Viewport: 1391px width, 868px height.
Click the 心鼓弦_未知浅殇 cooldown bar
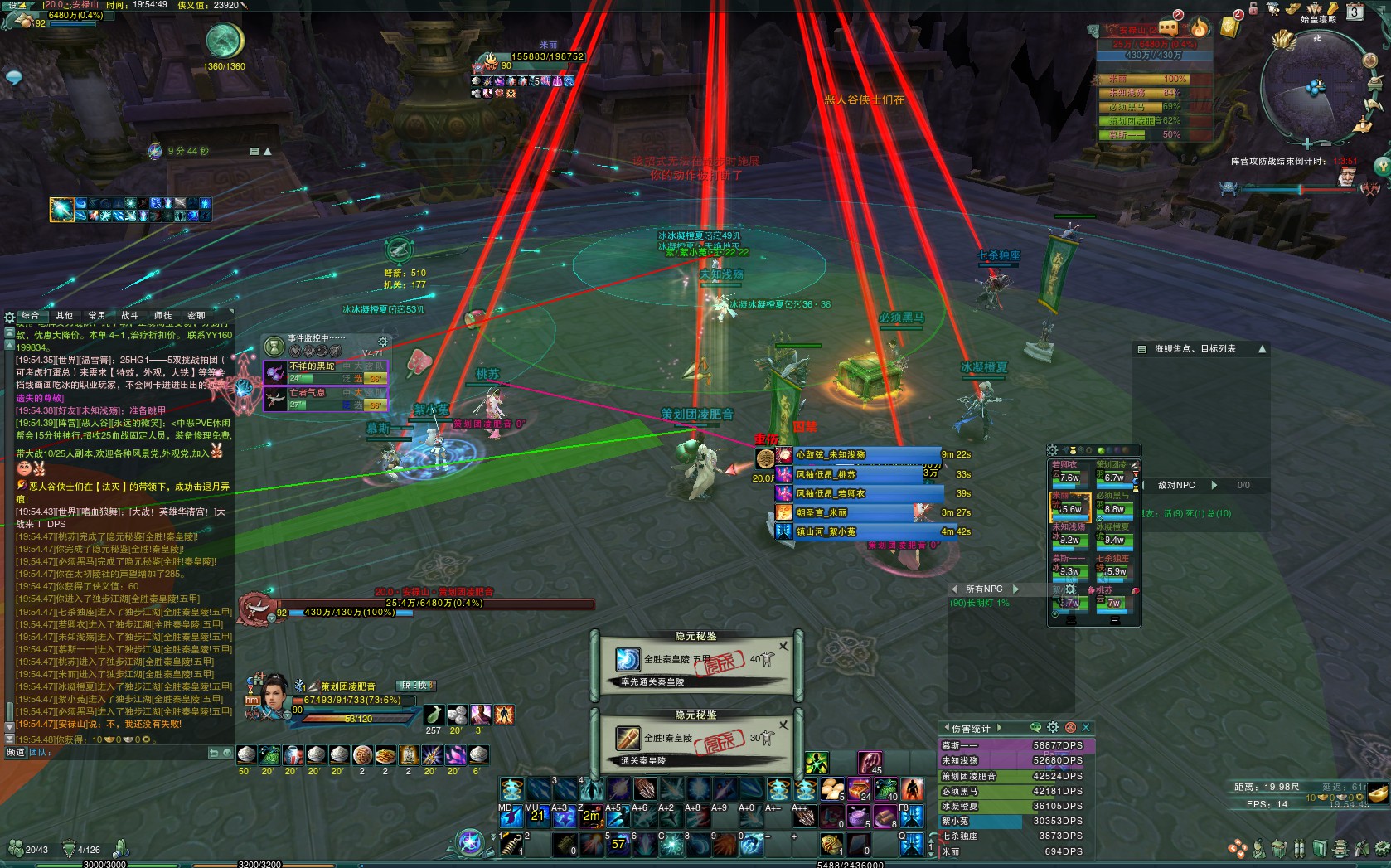point(862,455)
